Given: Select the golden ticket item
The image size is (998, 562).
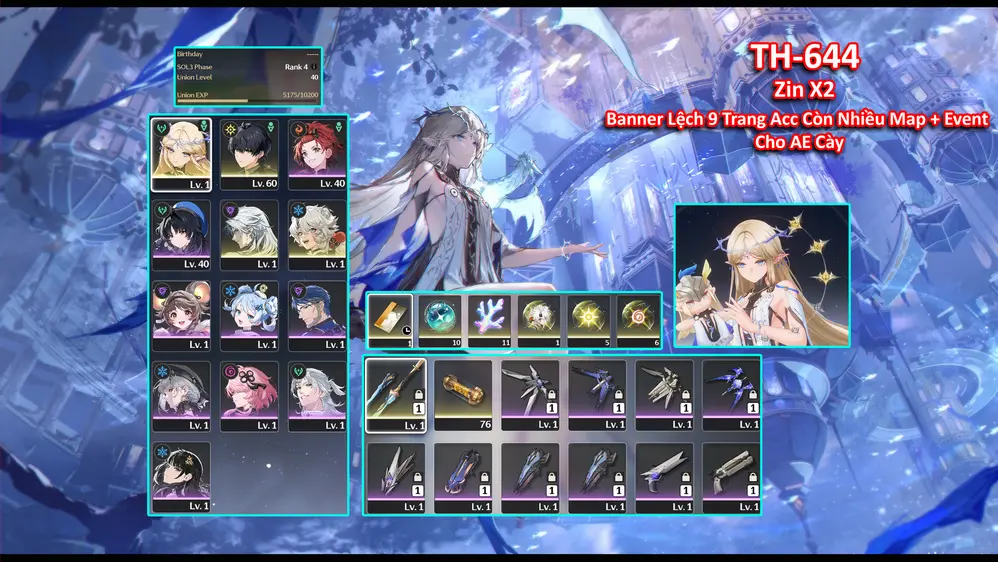Looking at the screenshot, I should point(391,320).
